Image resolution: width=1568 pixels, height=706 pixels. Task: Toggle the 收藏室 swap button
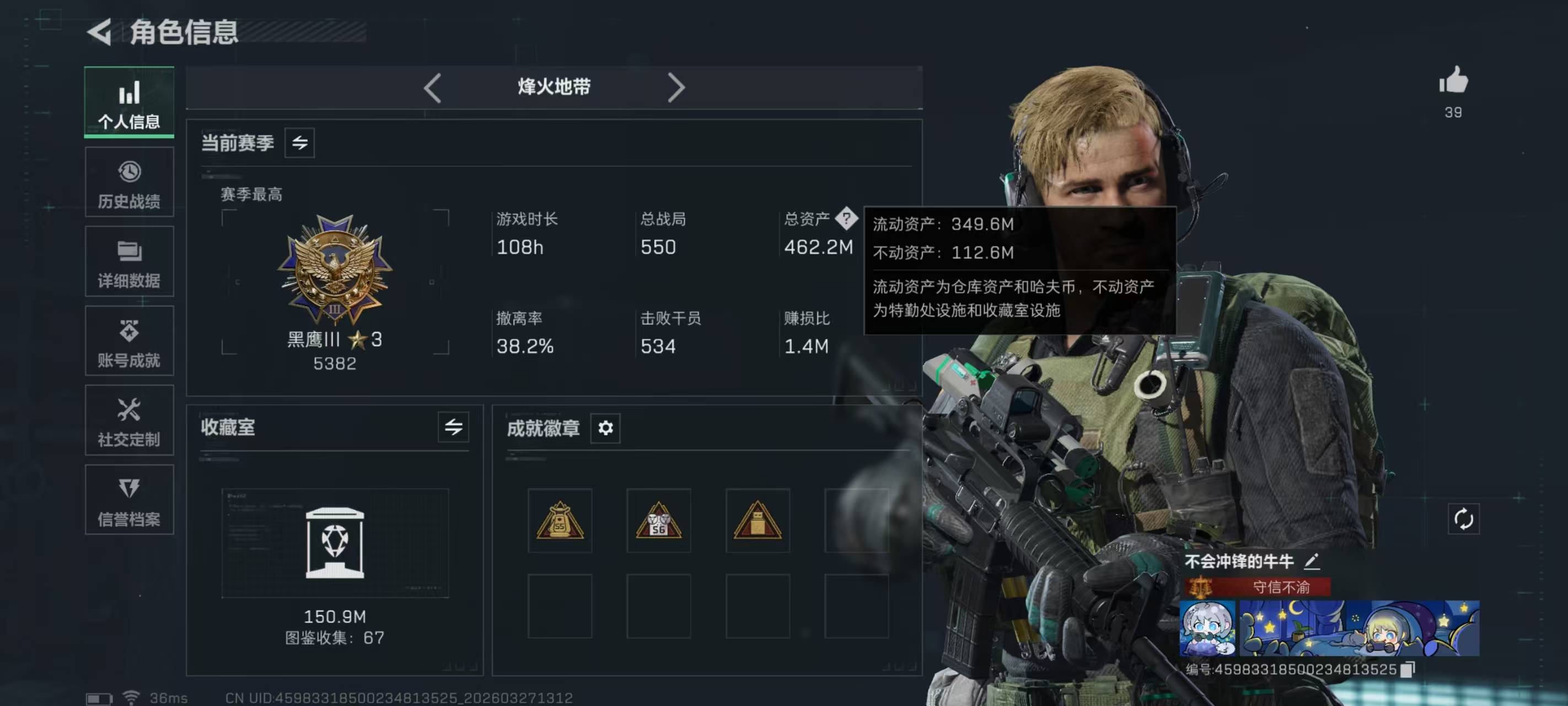pyautogui.click(x=453, y=427)
